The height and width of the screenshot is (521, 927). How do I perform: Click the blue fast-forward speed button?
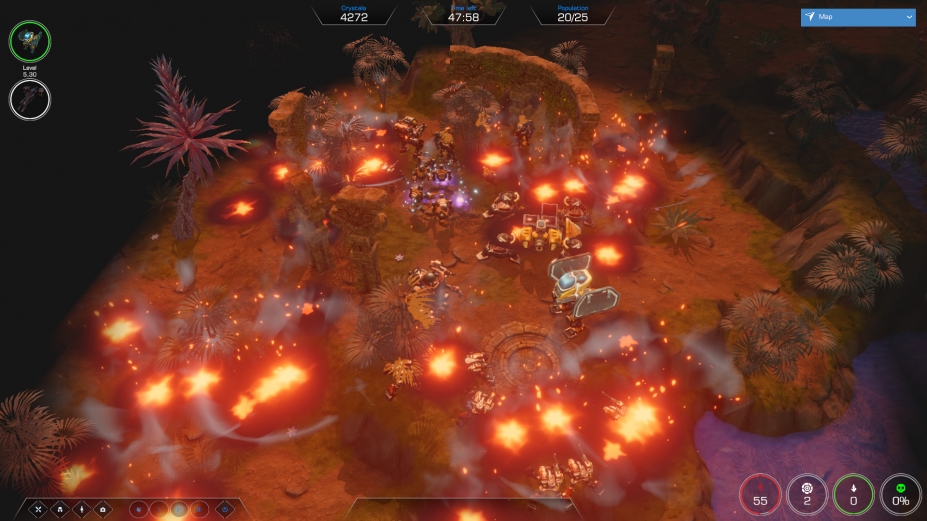pyautogui.click(x=200, y=510)
